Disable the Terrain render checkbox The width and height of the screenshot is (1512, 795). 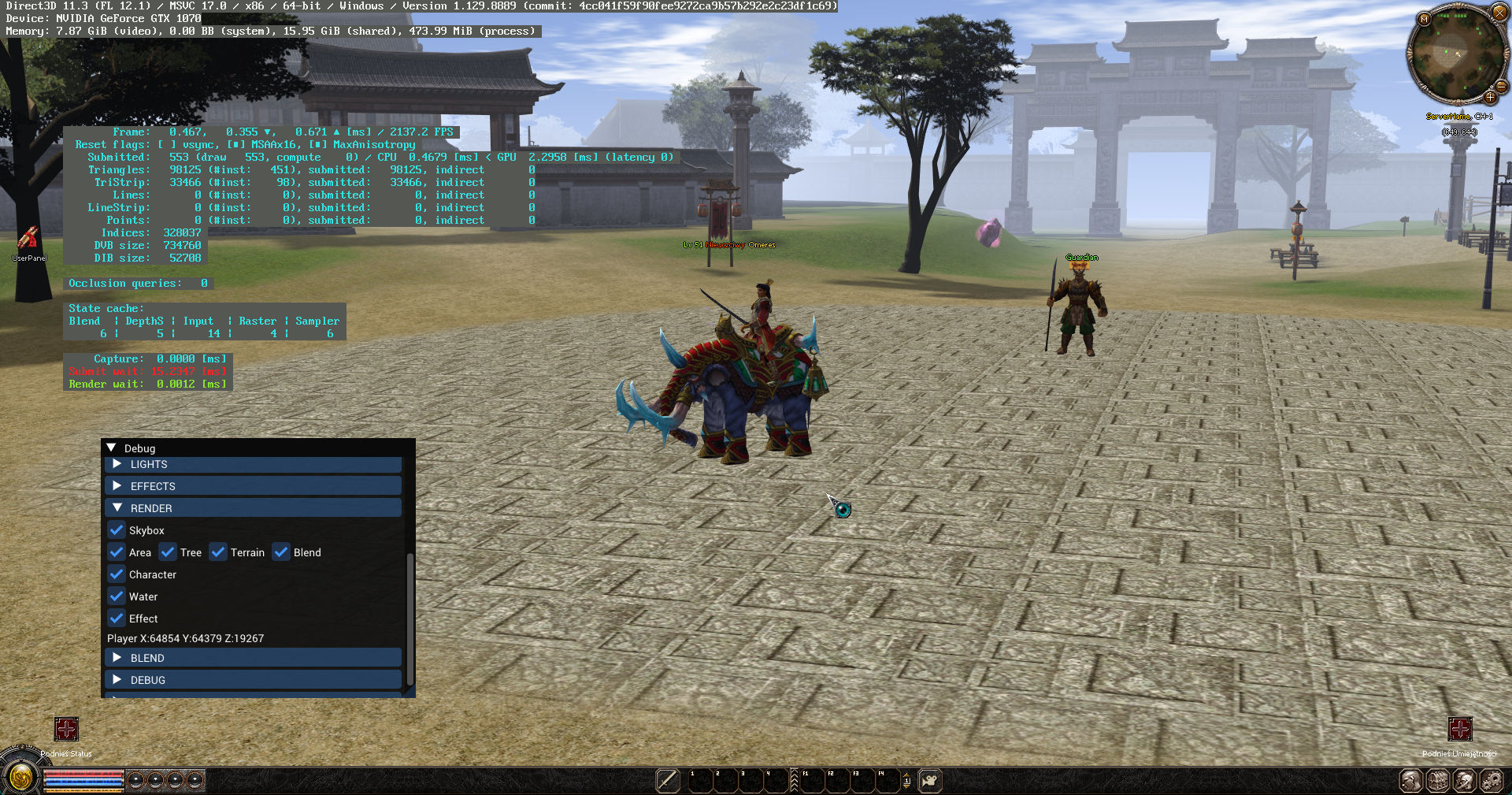click(x=218, y=552)
